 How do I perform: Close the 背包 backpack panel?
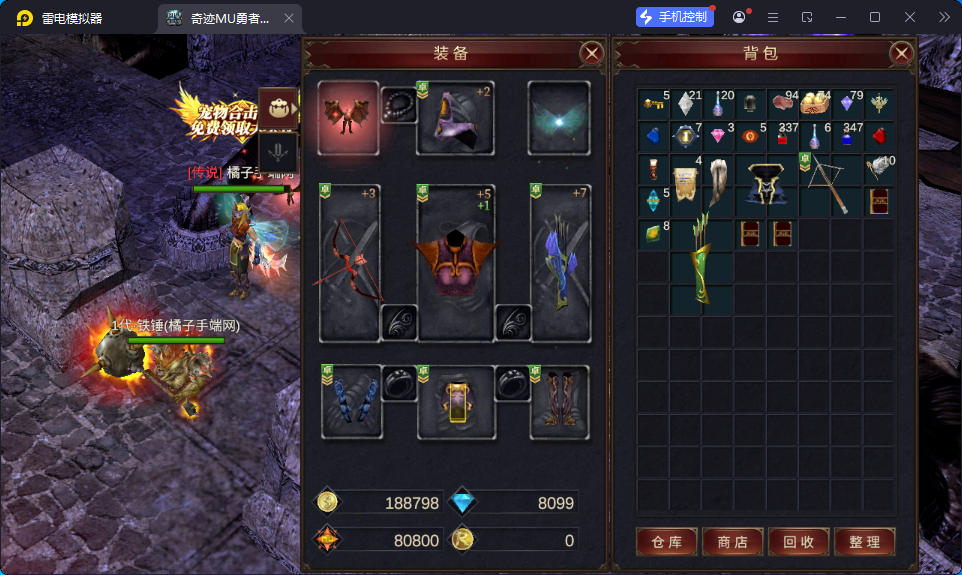click(x=901, y=53)
